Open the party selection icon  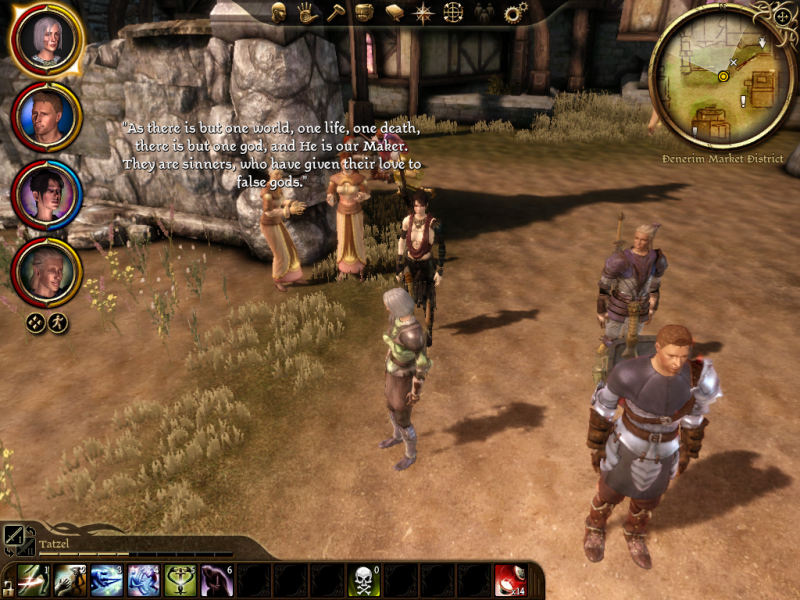point(484,13)
